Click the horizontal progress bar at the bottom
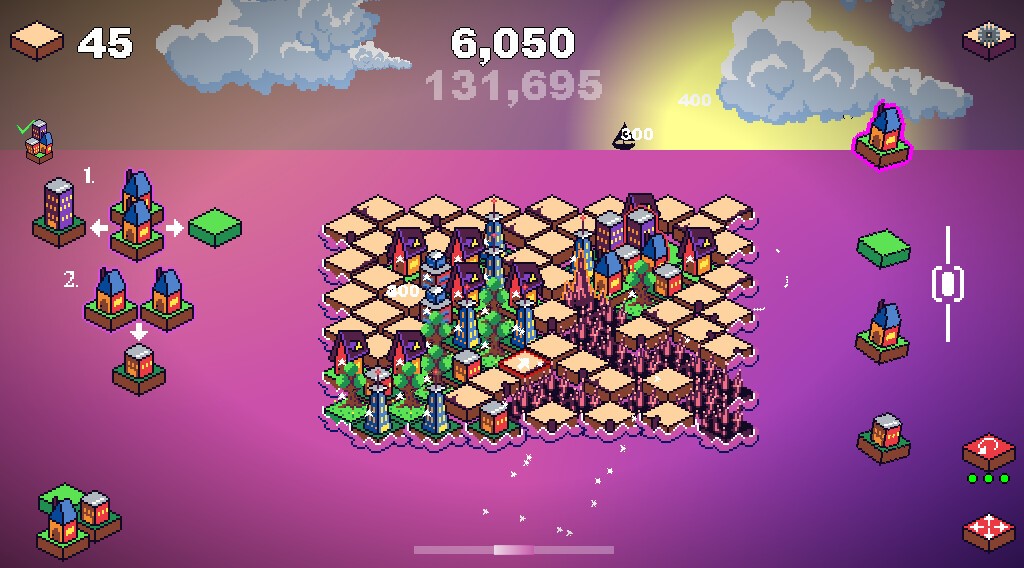Viewport: 1024px width, 568px height. (x=513, y=549)
